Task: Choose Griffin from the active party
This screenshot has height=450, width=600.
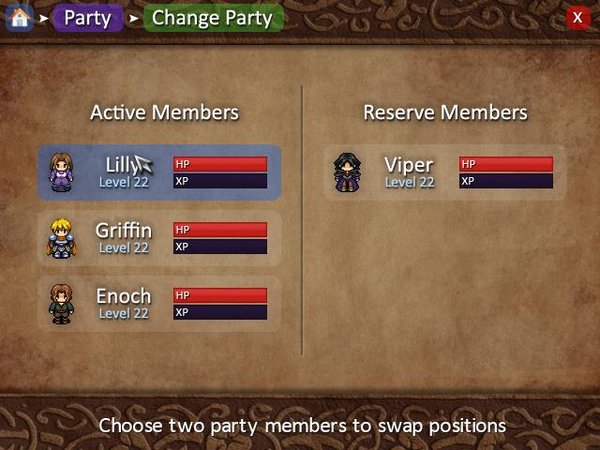Action: [160, 237]
